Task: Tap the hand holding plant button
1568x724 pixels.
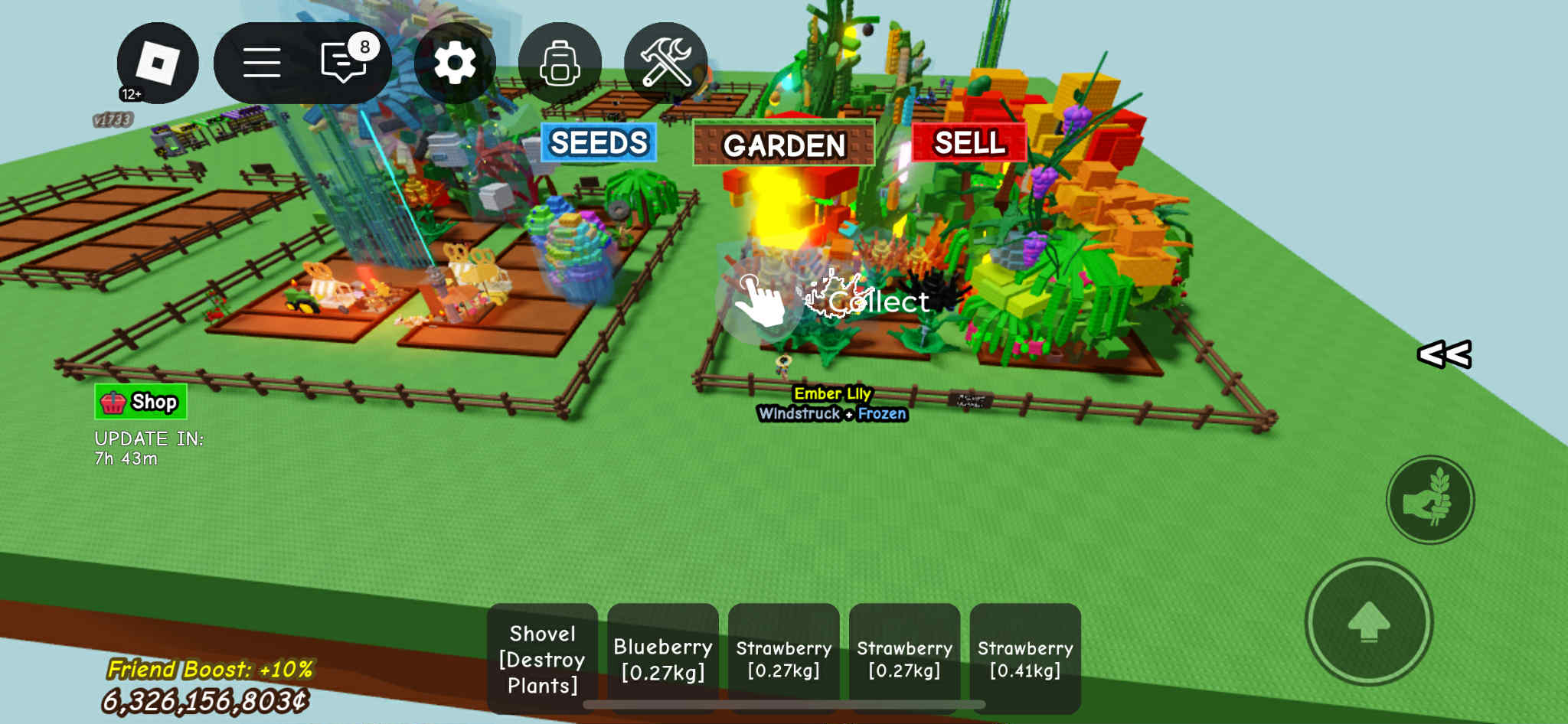Action: pos(1430,500)
